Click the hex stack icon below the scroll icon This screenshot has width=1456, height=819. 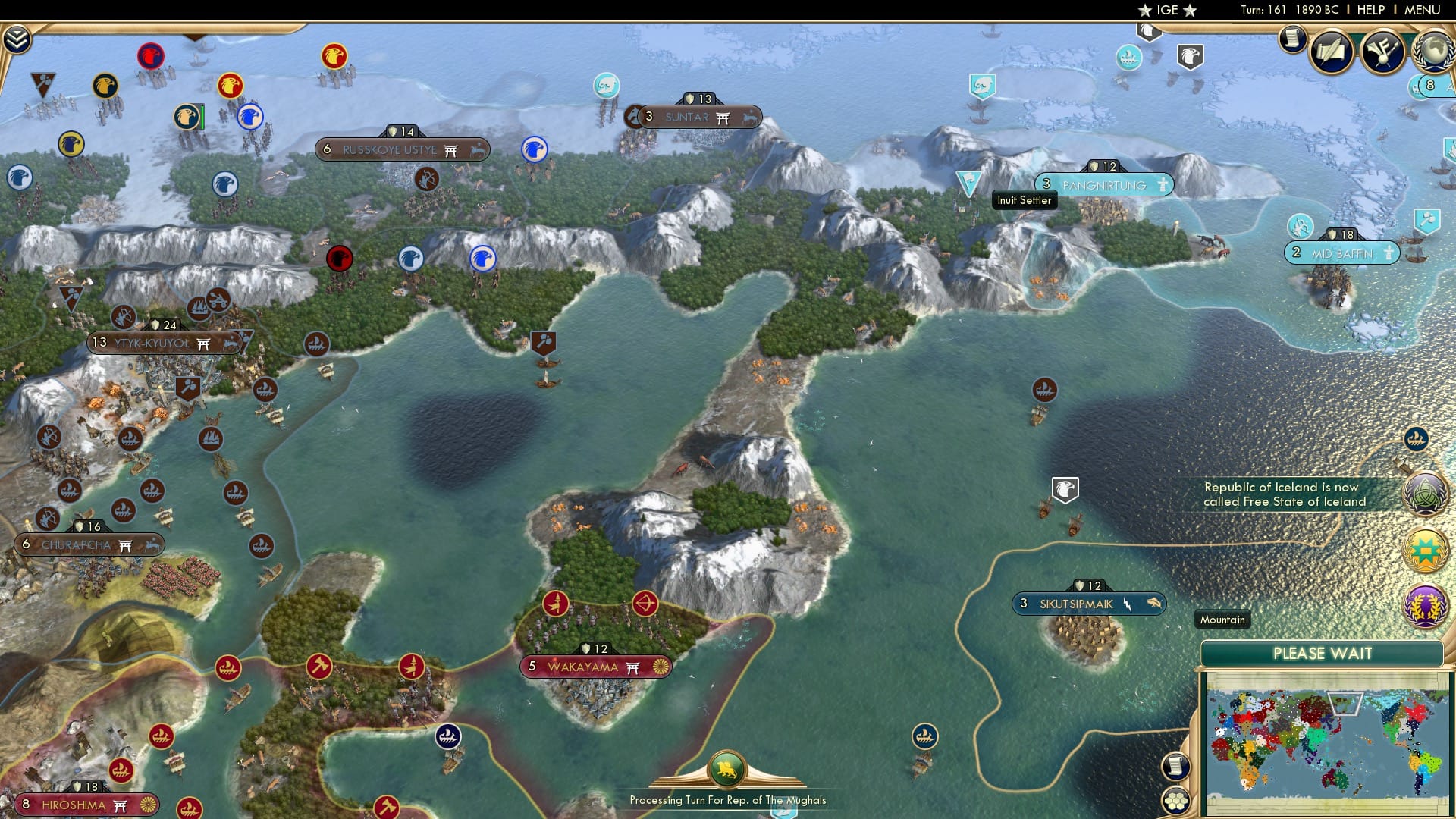coord(1176,799)
